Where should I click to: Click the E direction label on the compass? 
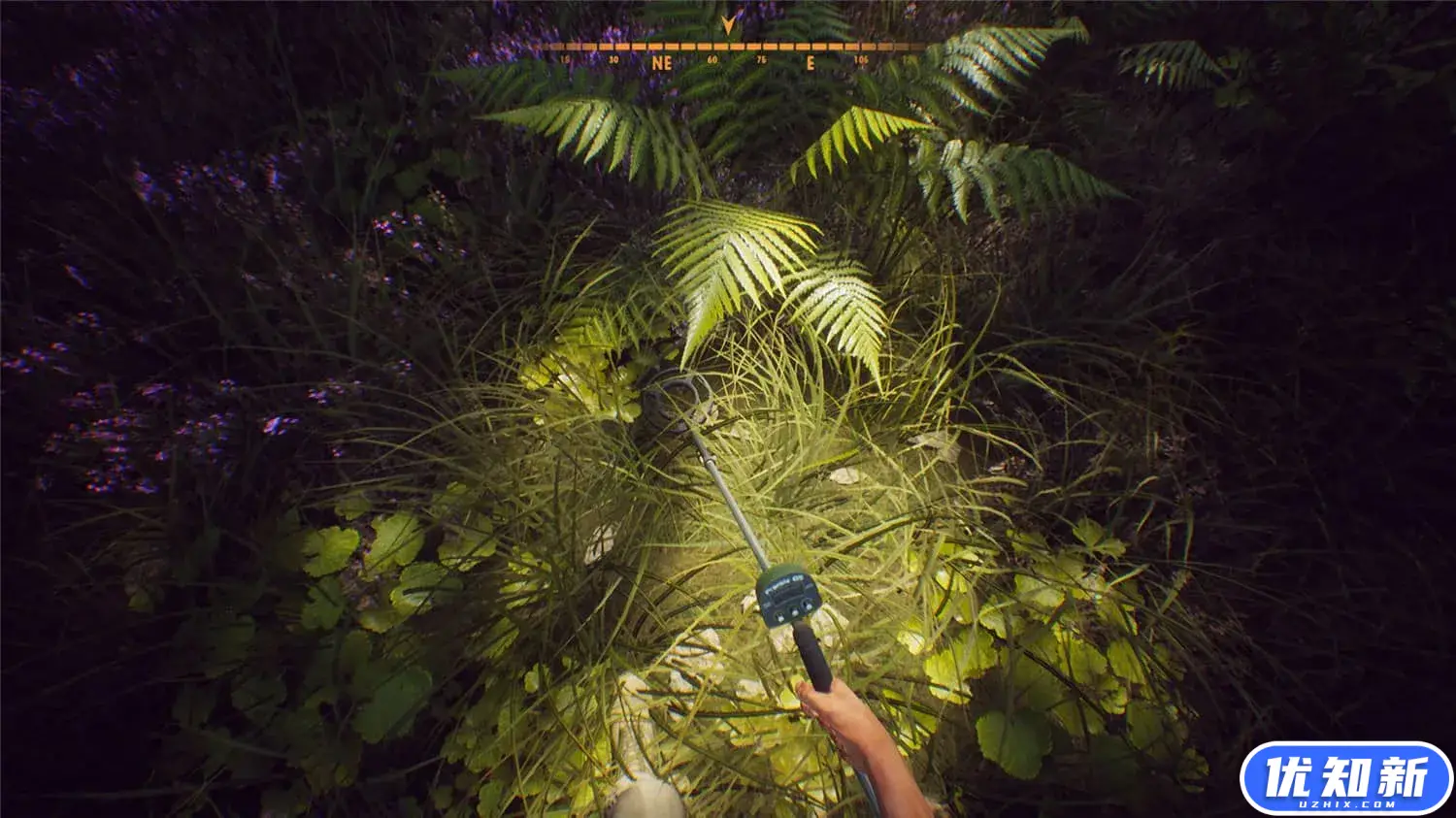[x=809, y=60]
